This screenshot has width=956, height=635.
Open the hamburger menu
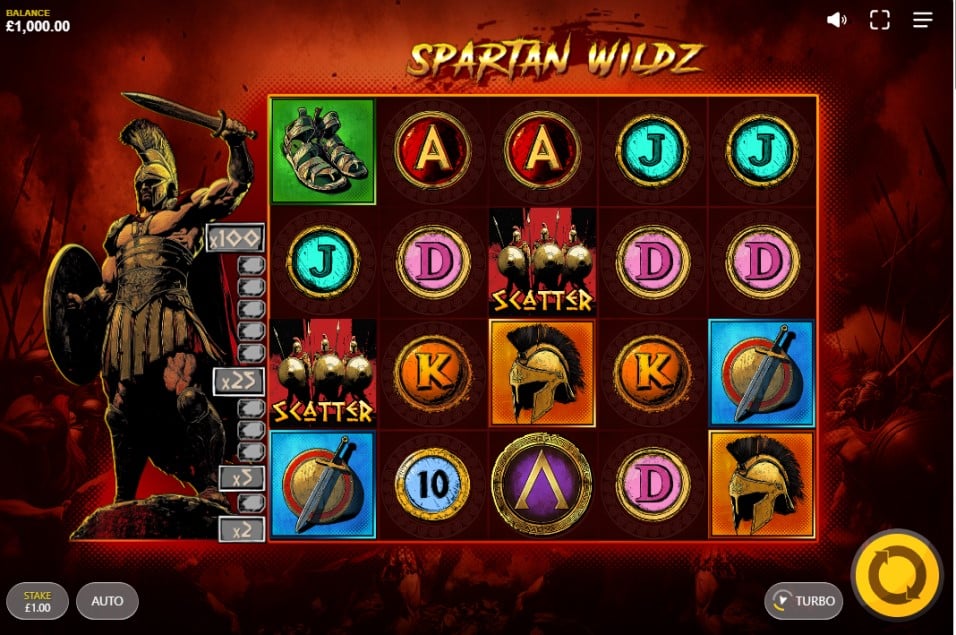[x=923, y=20]
